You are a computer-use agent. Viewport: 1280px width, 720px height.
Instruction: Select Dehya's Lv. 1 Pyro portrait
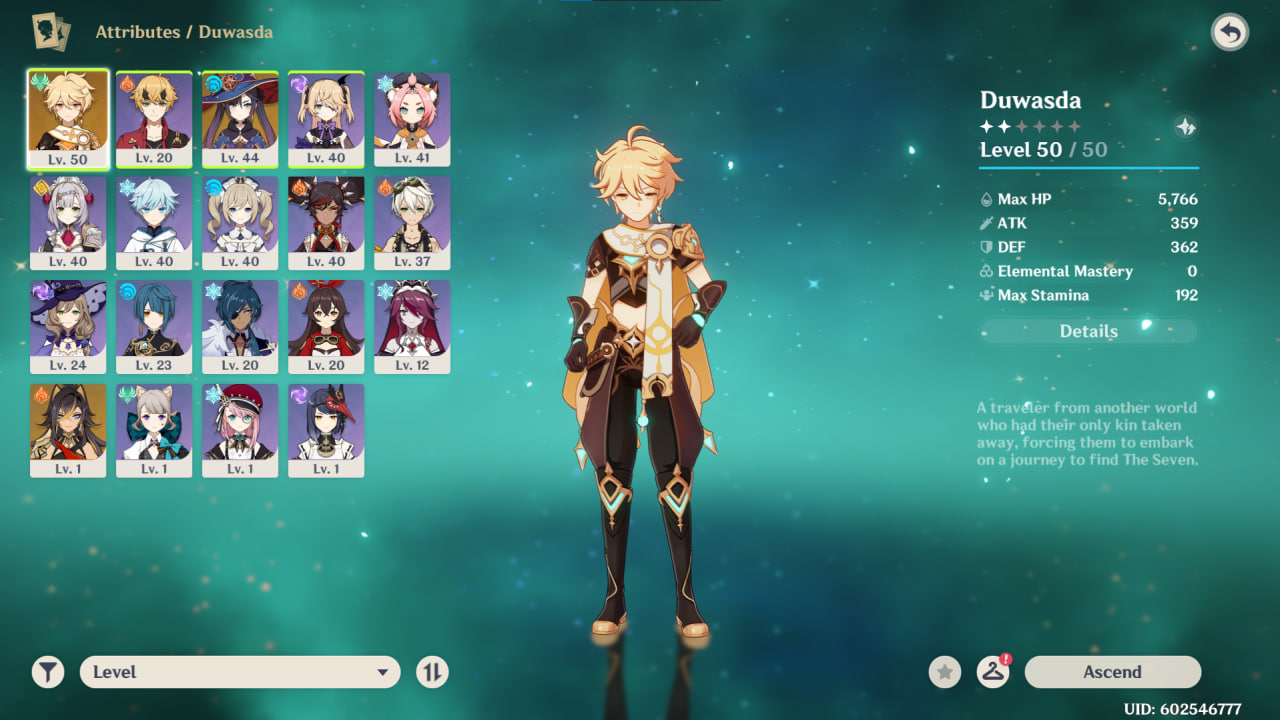[68, 430]
